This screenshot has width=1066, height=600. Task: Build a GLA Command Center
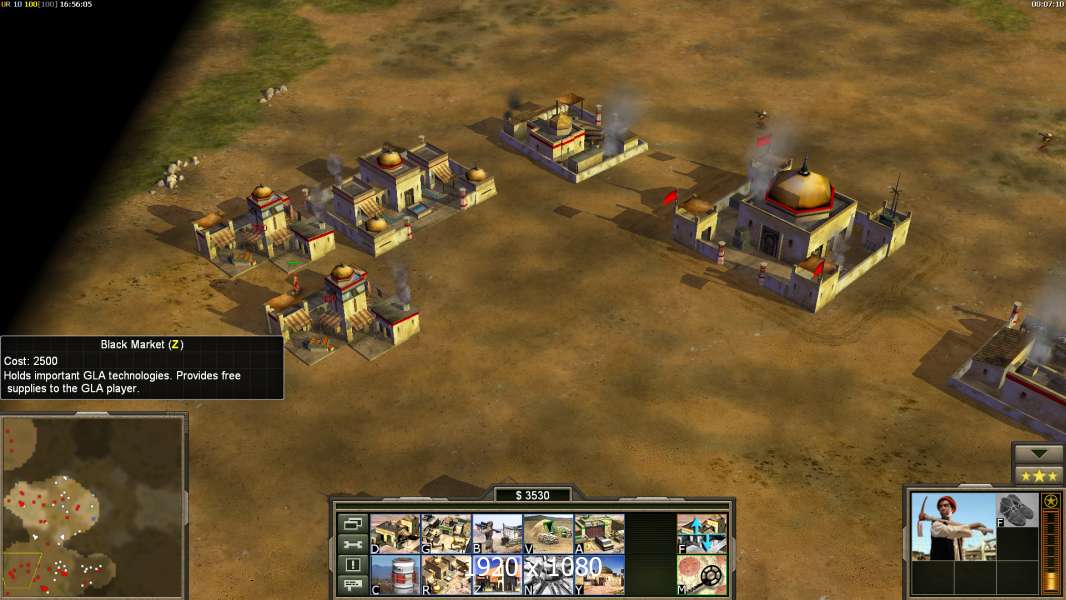click(x=395, y=534)
